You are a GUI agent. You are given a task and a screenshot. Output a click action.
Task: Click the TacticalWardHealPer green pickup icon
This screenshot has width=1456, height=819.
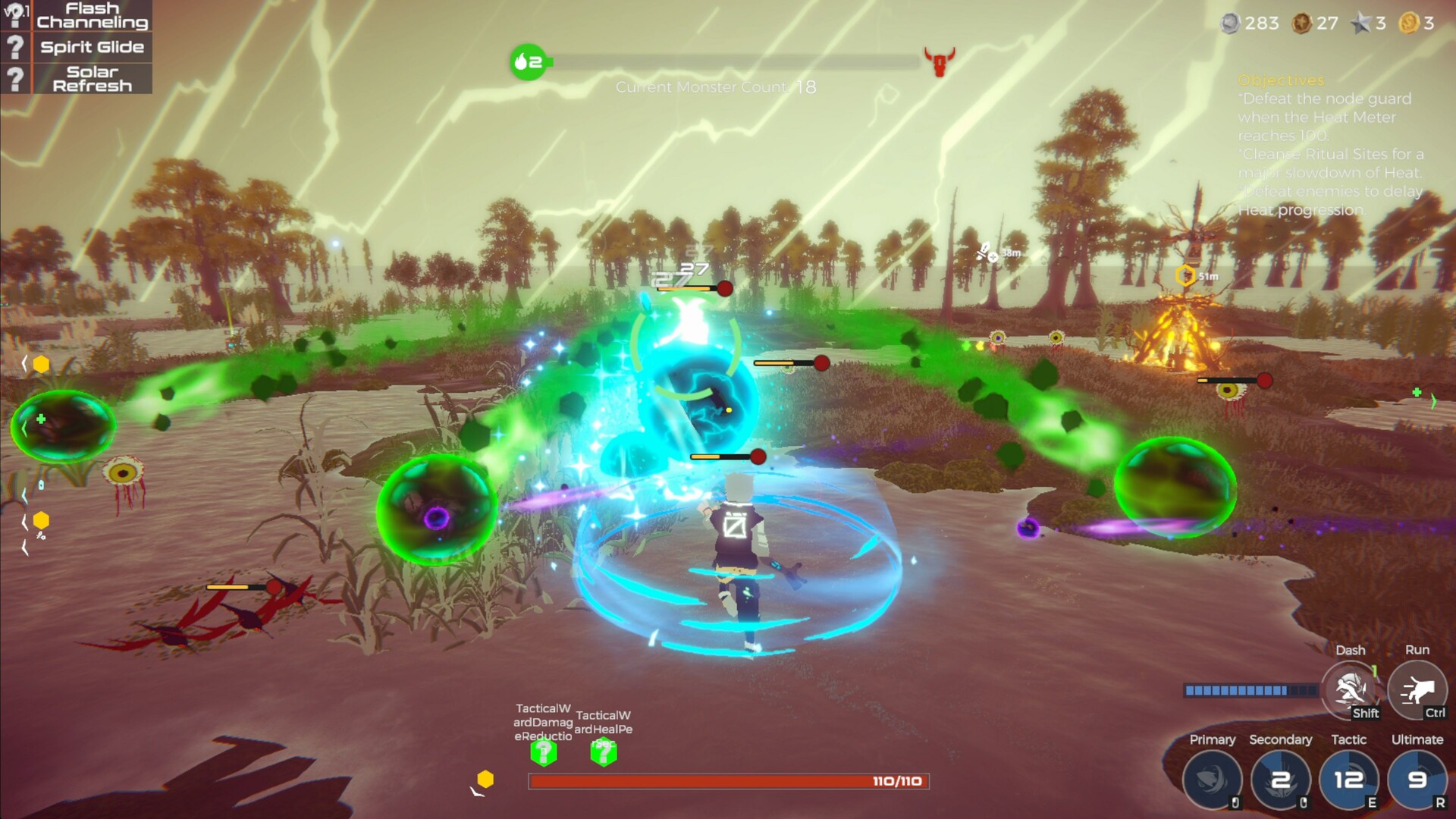click(x=603, y=751)
